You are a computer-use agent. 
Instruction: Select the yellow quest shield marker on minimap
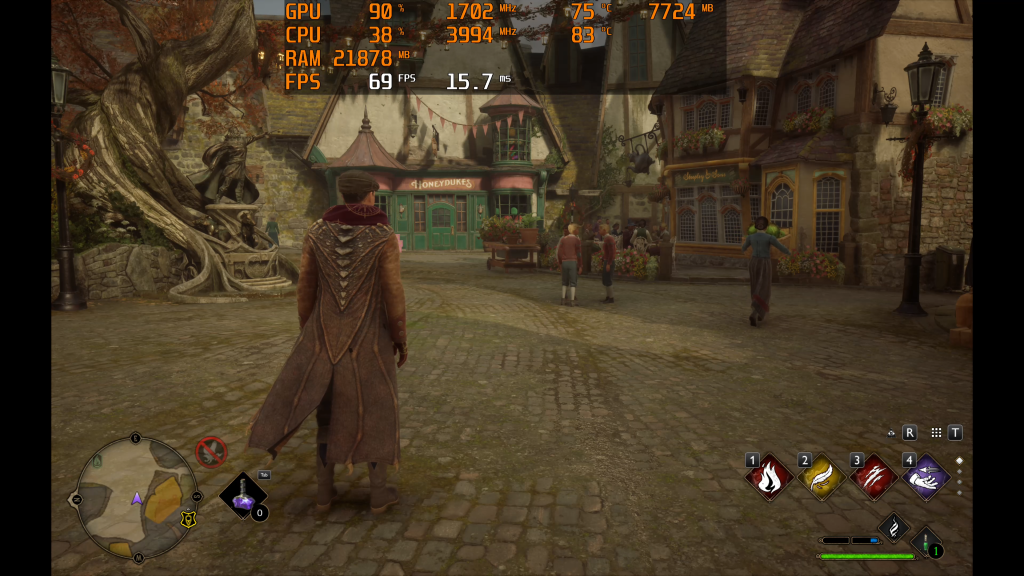click(x=187, y=519)
